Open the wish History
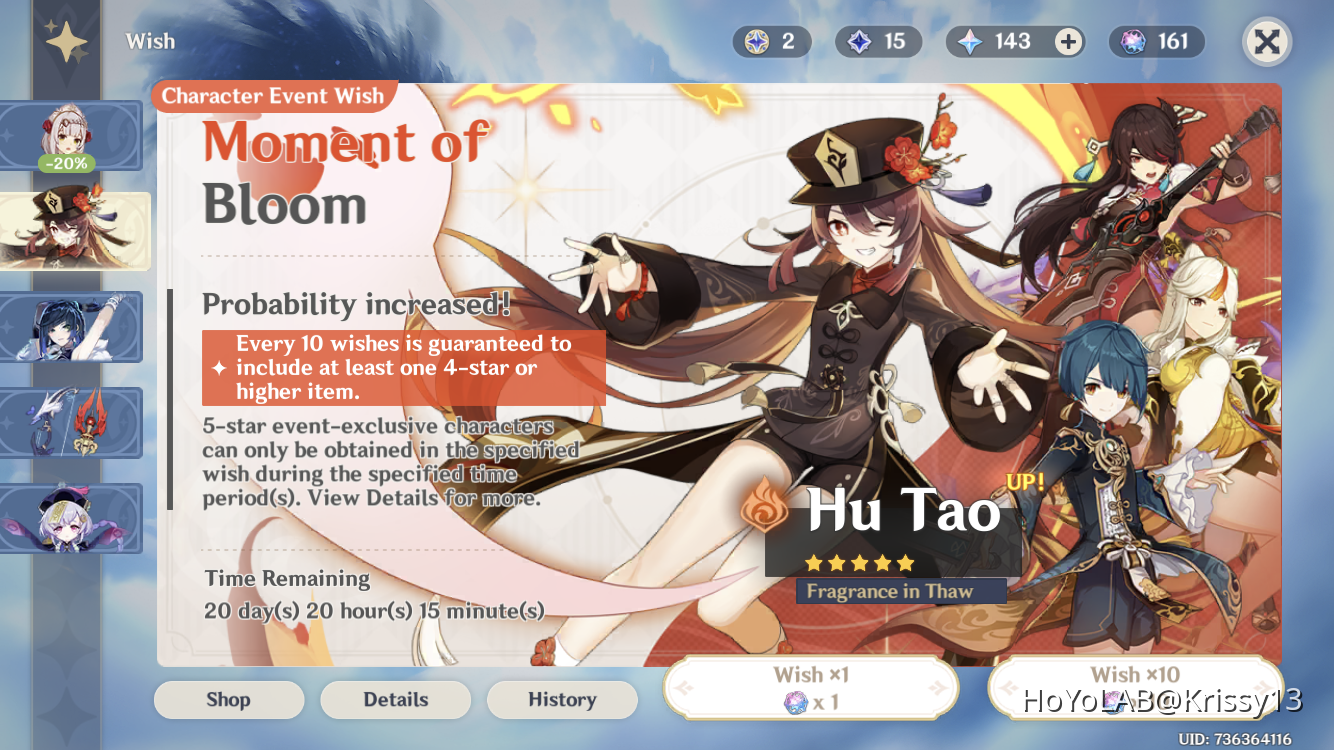The height and width of the screenshot is (750, 1334). 562,699
